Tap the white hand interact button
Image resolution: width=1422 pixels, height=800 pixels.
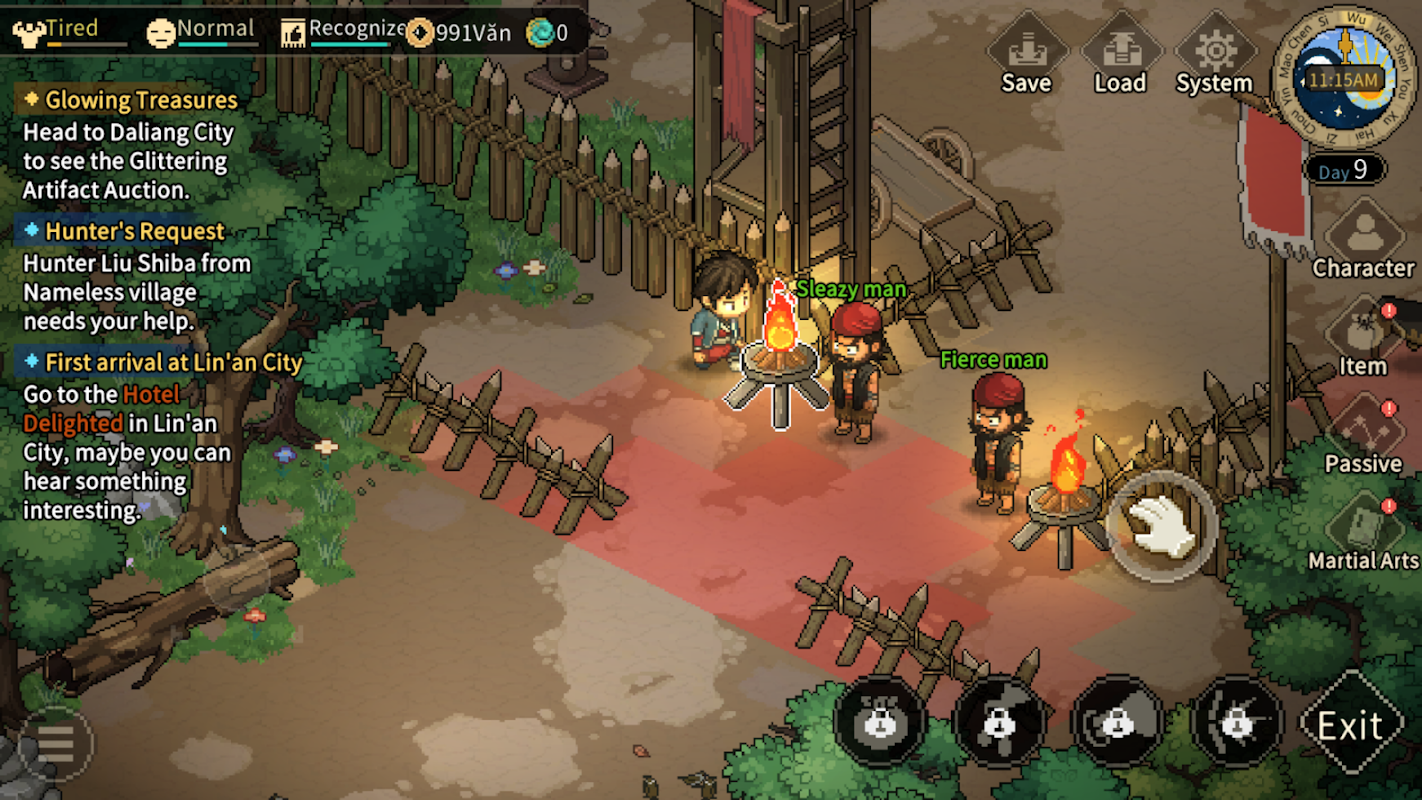pyautogui.click(x=1161, y=526)
